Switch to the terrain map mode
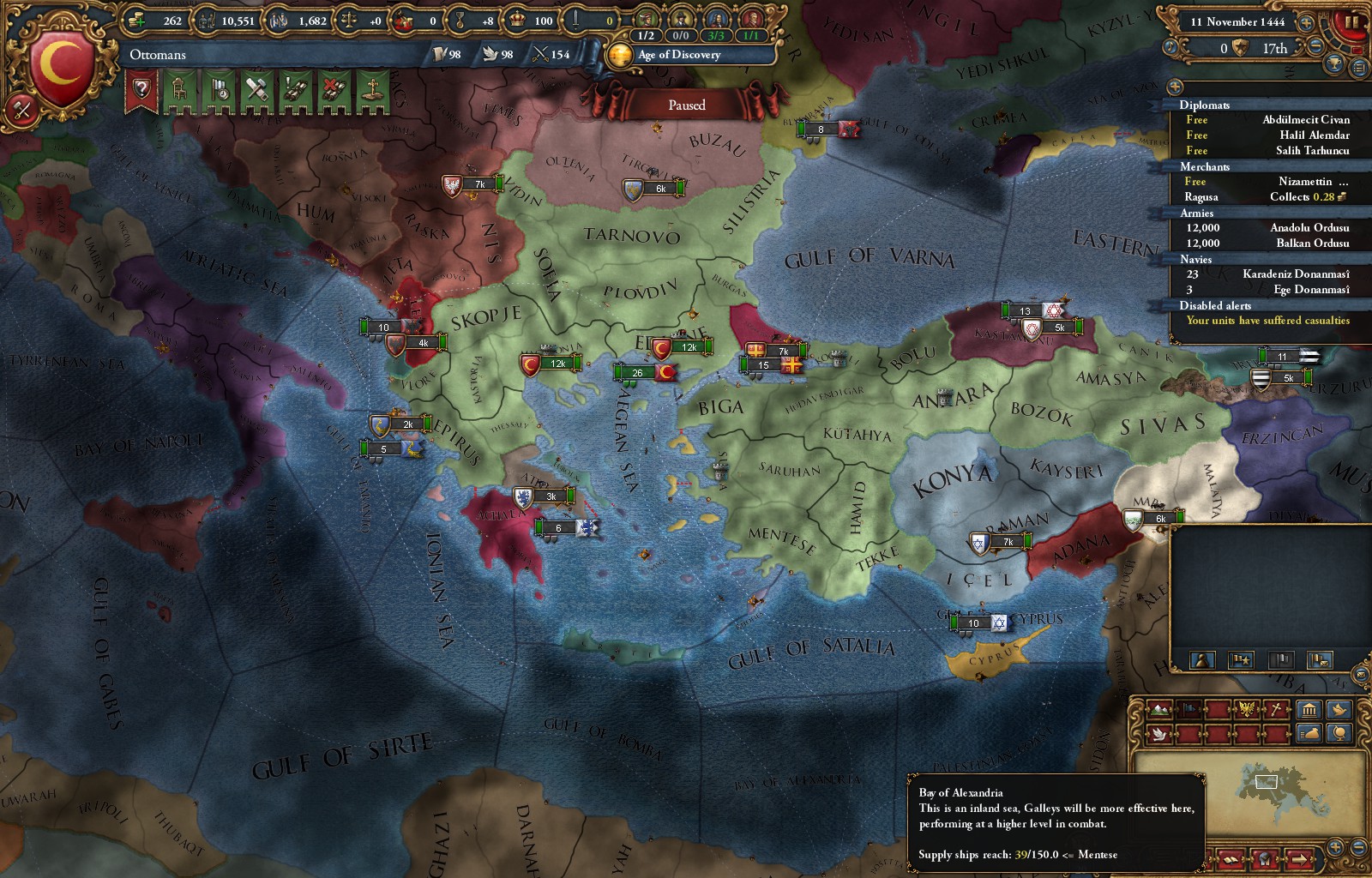The image size is (1372, 878). pos(1159,709)
